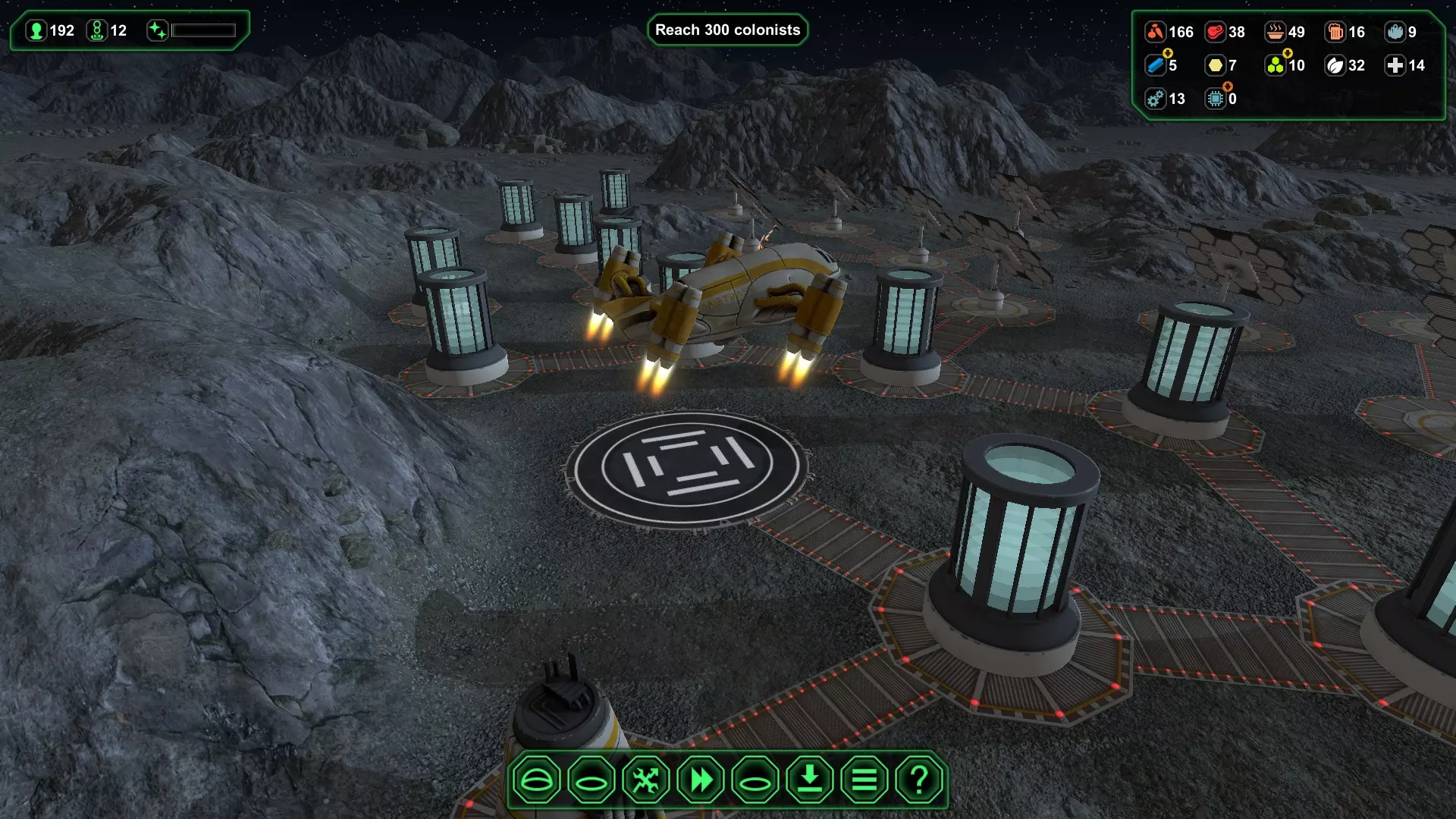Select the medical cross resource icon

tap(1395, 65)
